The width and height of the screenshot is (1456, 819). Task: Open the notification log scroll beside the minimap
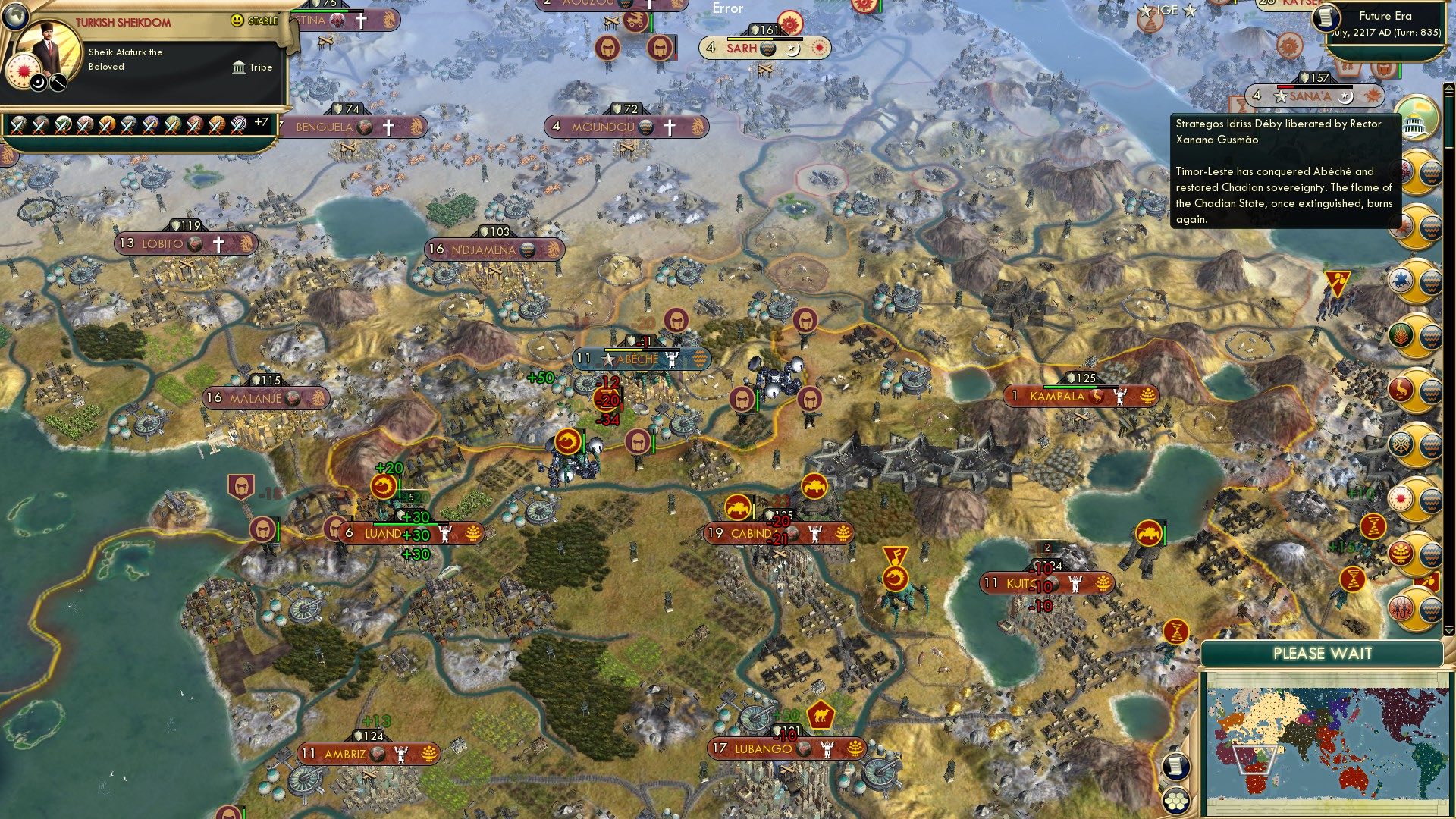pos(1177,768)
